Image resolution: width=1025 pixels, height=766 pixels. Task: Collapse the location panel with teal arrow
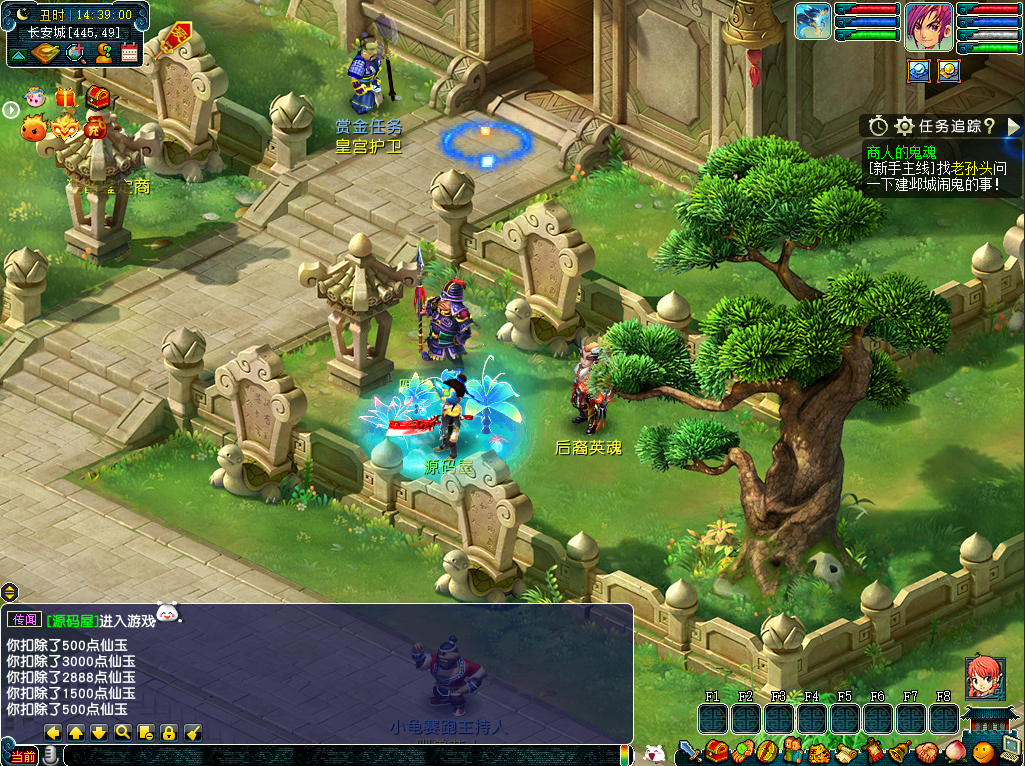tap(17, 53)
